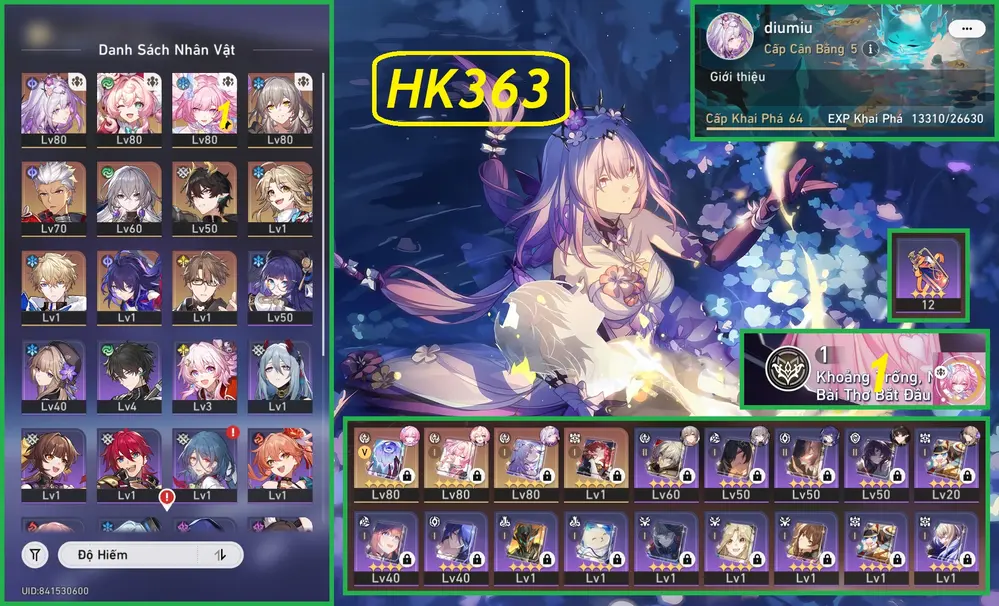The image size is (999, 606).
Task: Toggle the sort order arrows button
Action: [220, 554]
